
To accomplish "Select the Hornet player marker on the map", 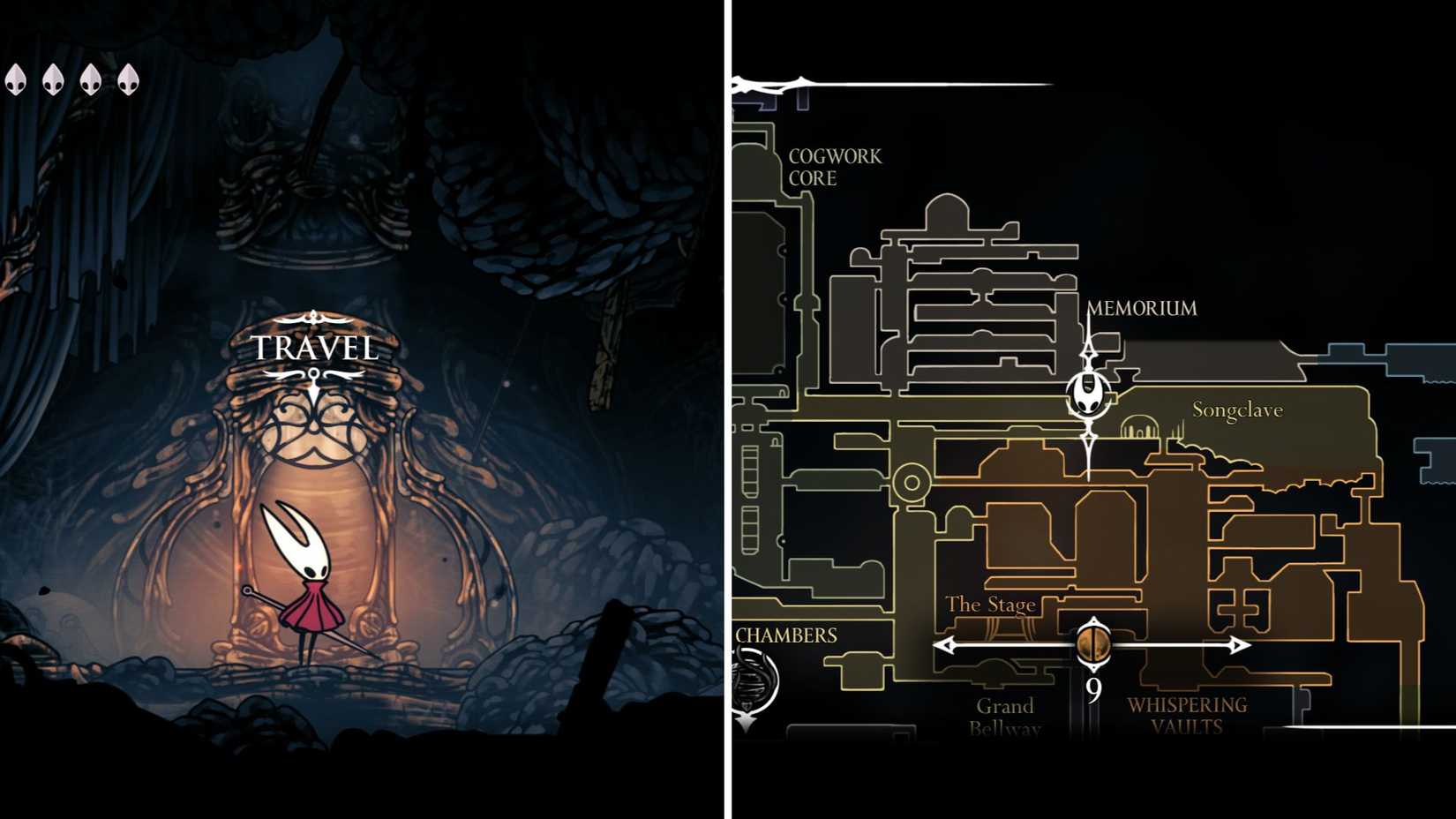I will (1087, 393).
